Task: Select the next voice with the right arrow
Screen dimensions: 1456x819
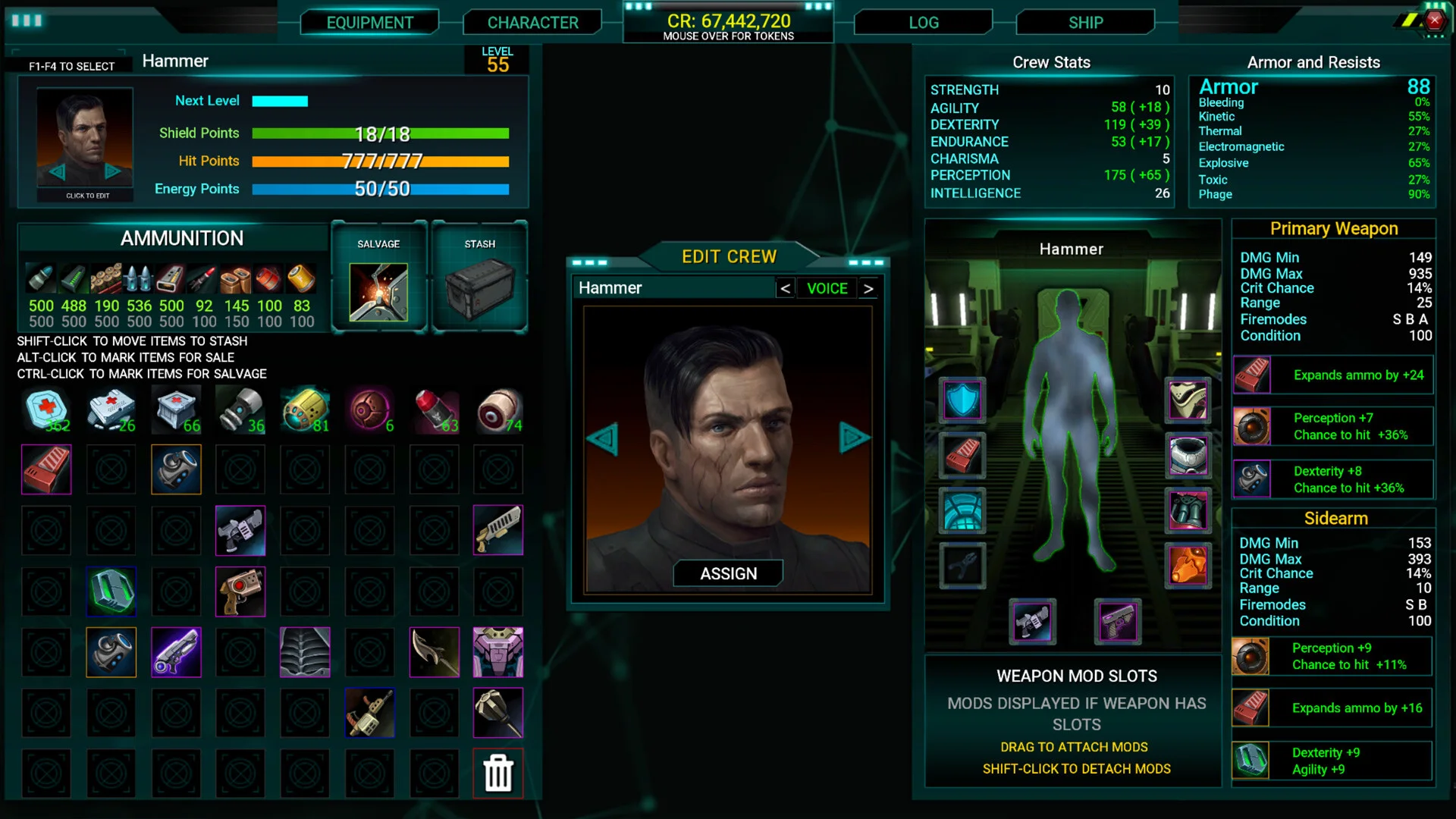Action: [868, 288]
